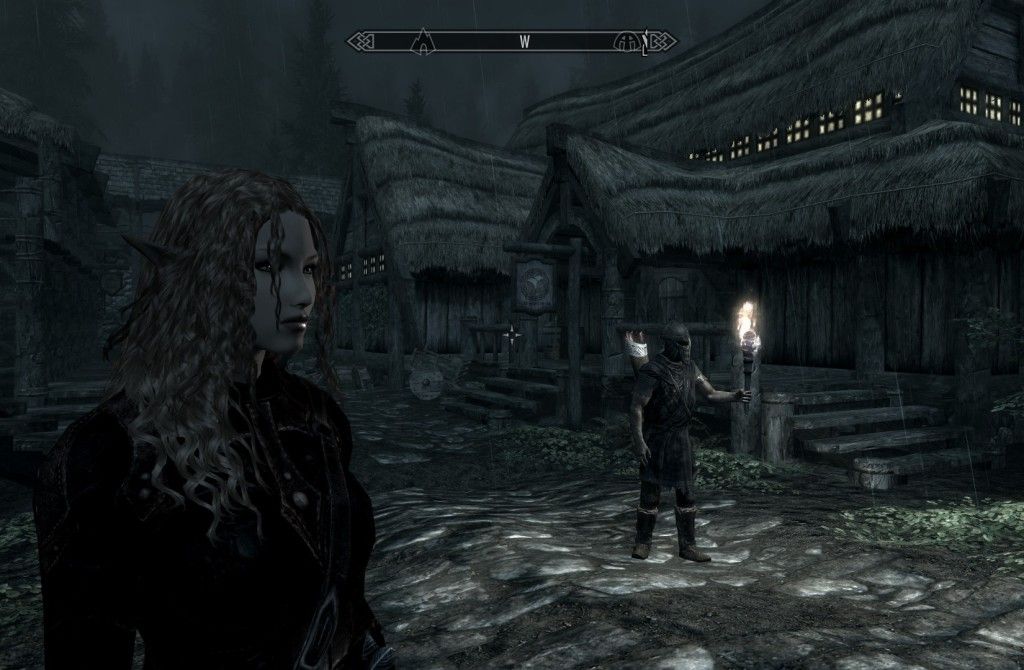The image size is (1024, 670).
Task: Click the compass bar's W heading
Action: click(523, 42)
